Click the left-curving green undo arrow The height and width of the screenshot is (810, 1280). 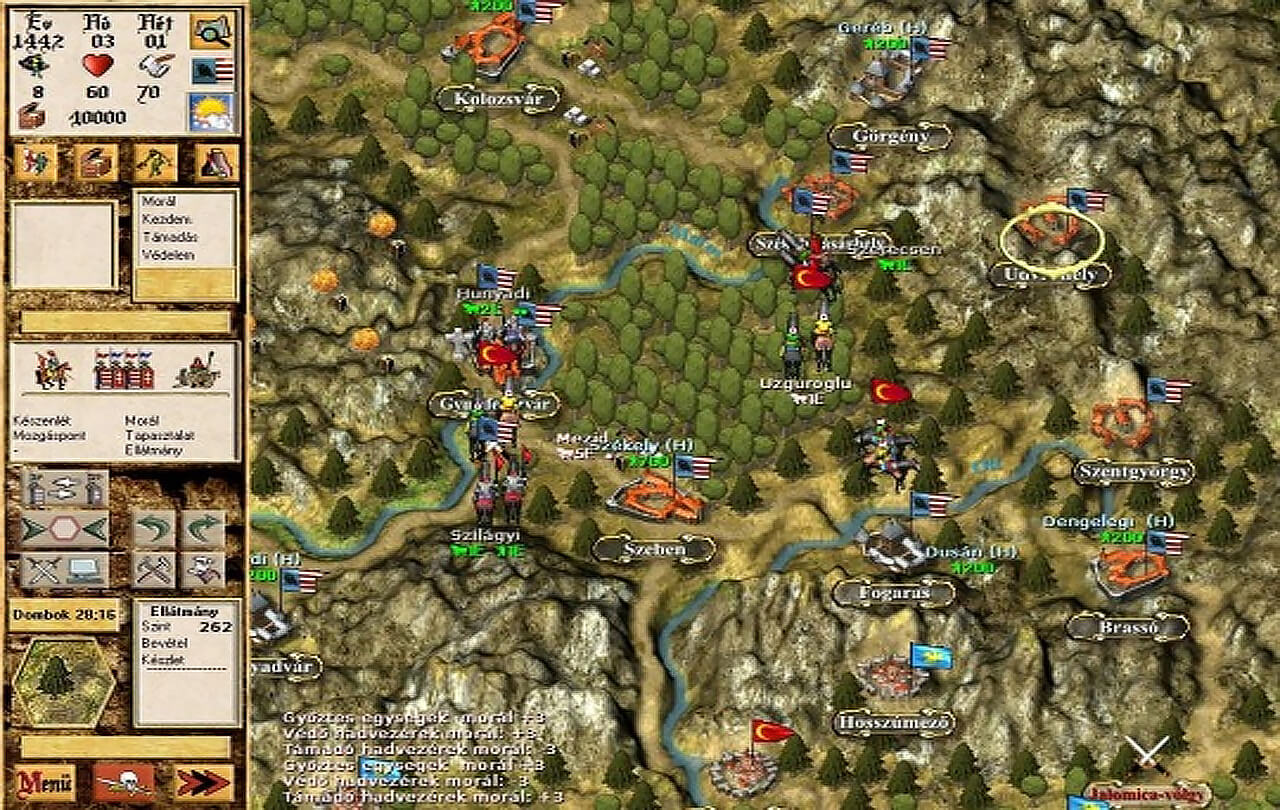point(155,529)
